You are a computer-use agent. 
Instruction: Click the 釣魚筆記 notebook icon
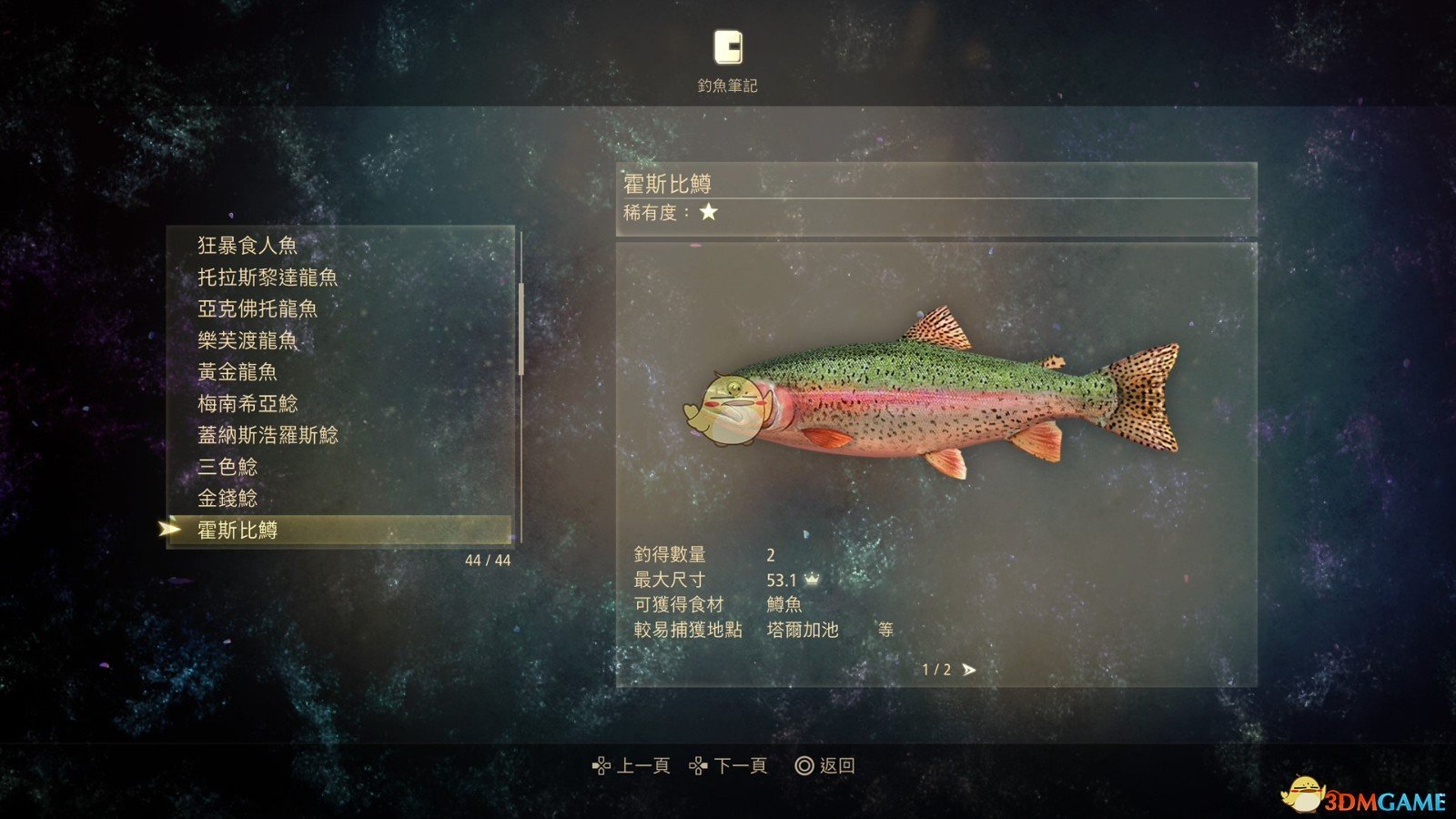click(727, 47)
